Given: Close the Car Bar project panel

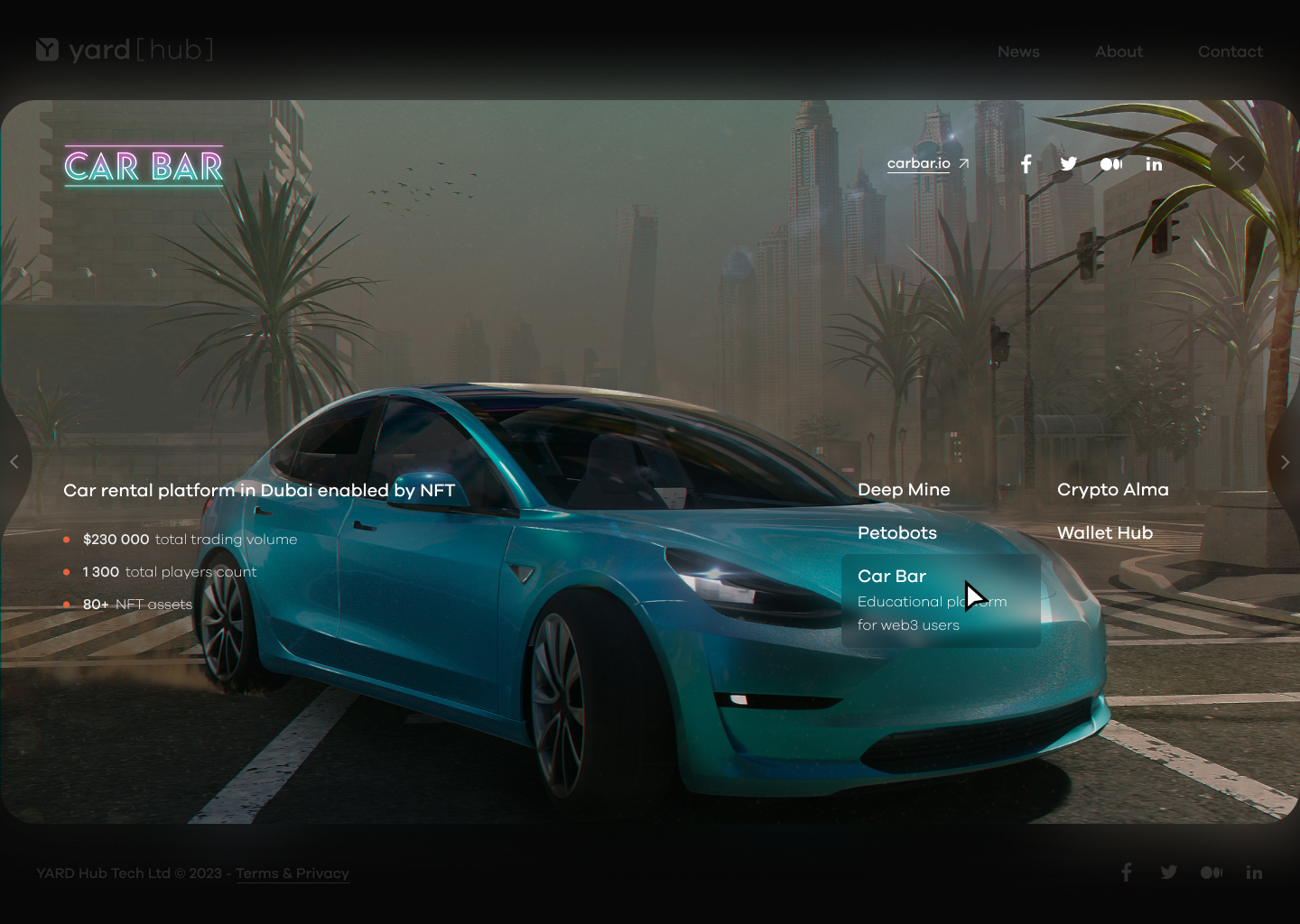Looking at the screenshot, I should tap(1236, 163).
